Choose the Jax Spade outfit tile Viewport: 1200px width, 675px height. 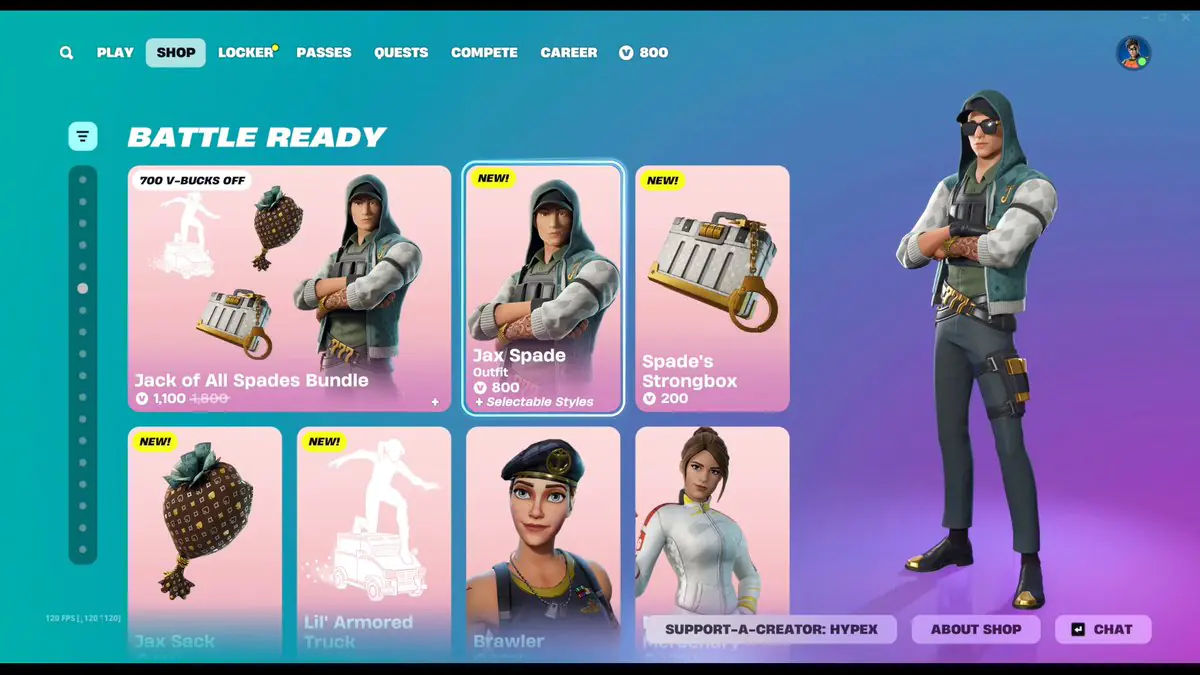point(543,288)
